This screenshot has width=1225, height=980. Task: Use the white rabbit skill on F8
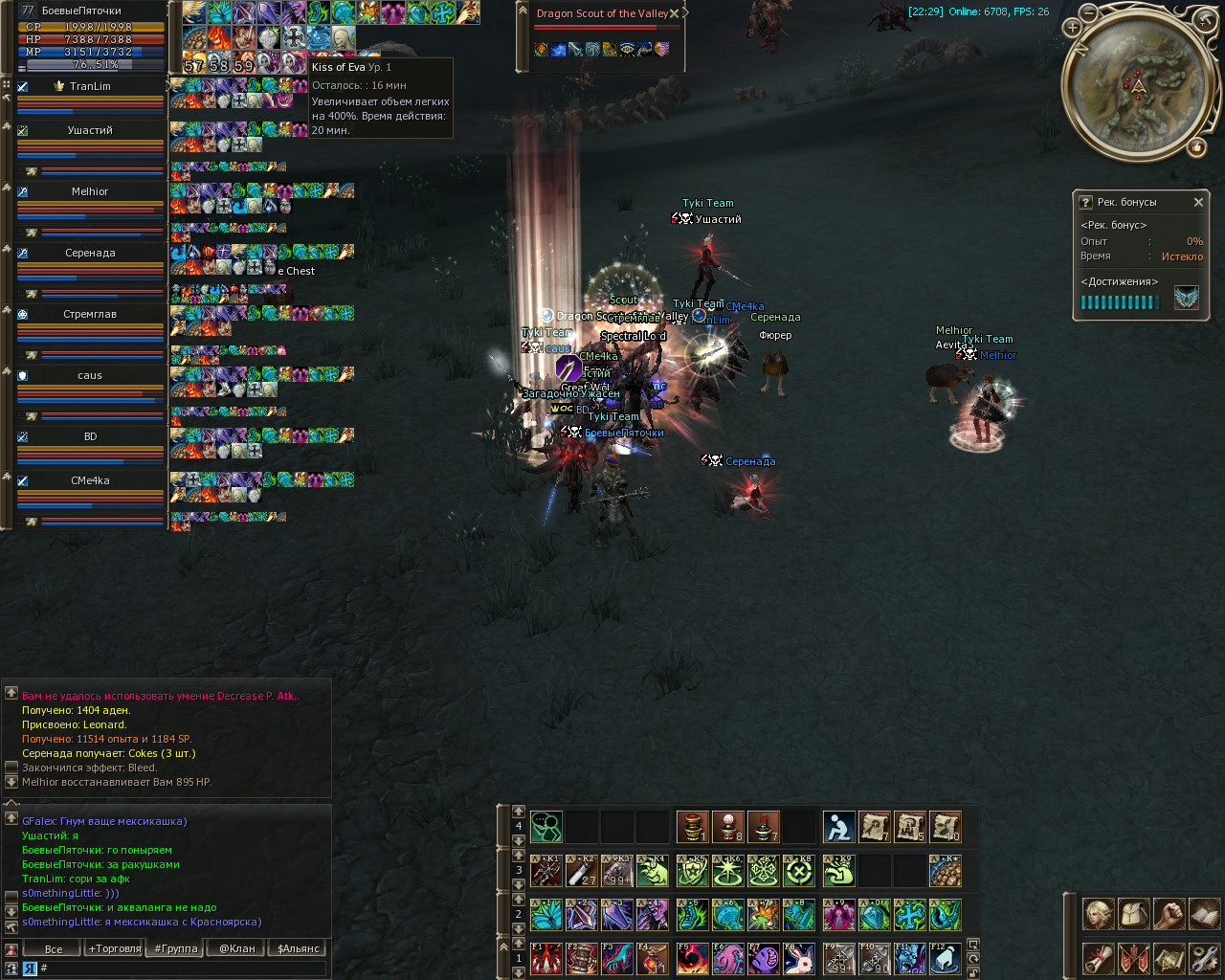point(799,958)
